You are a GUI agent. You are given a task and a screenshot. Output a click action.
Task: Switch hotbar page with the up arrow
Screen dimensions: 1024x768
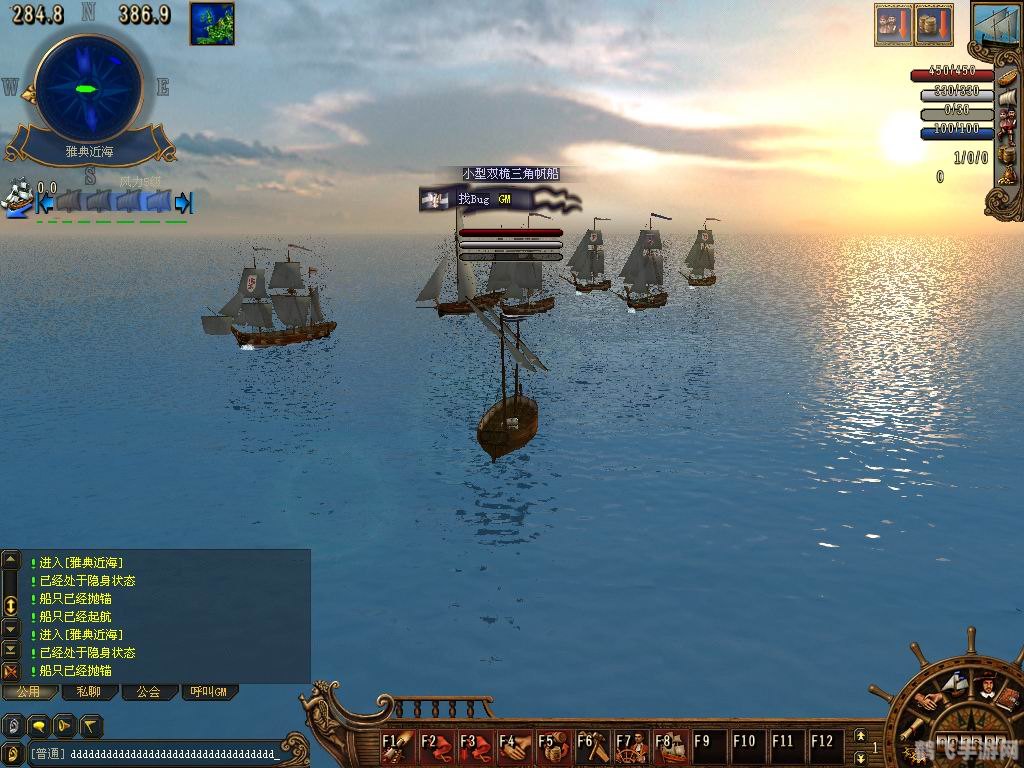[859, 736]
